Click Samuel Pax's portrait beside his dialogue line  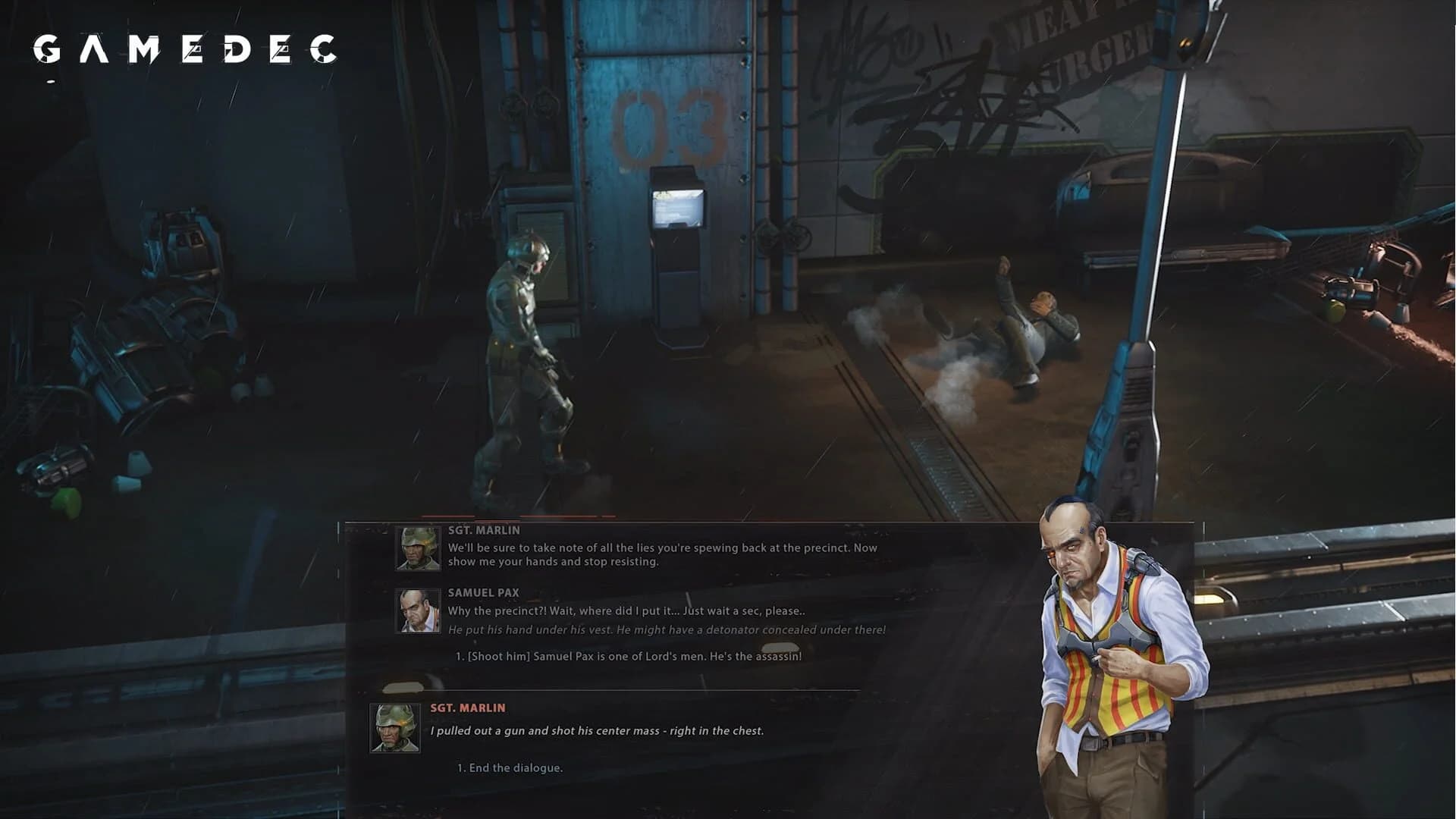416,612
